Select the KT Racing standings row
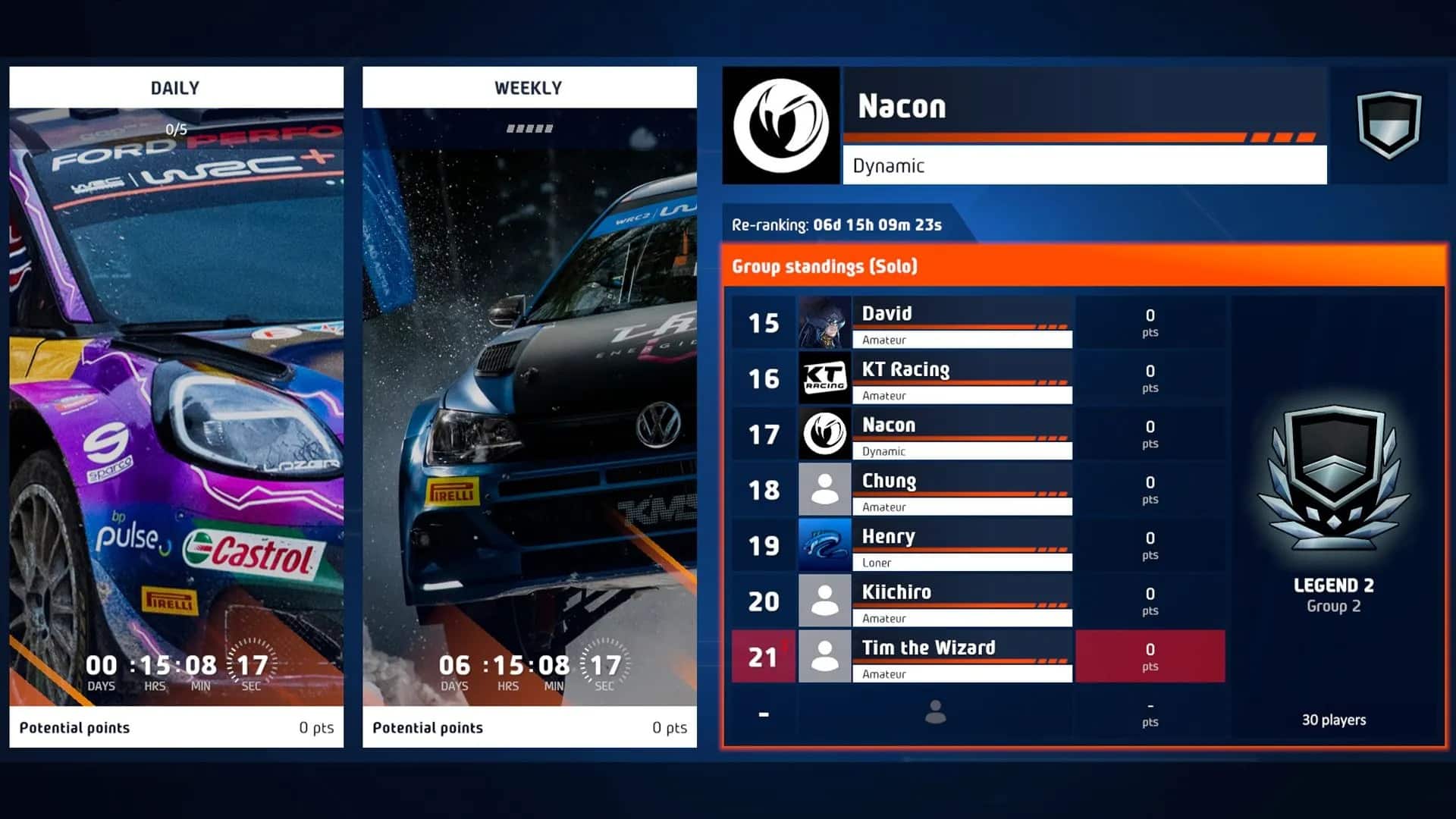1456x819 pixels. point(977,378)
